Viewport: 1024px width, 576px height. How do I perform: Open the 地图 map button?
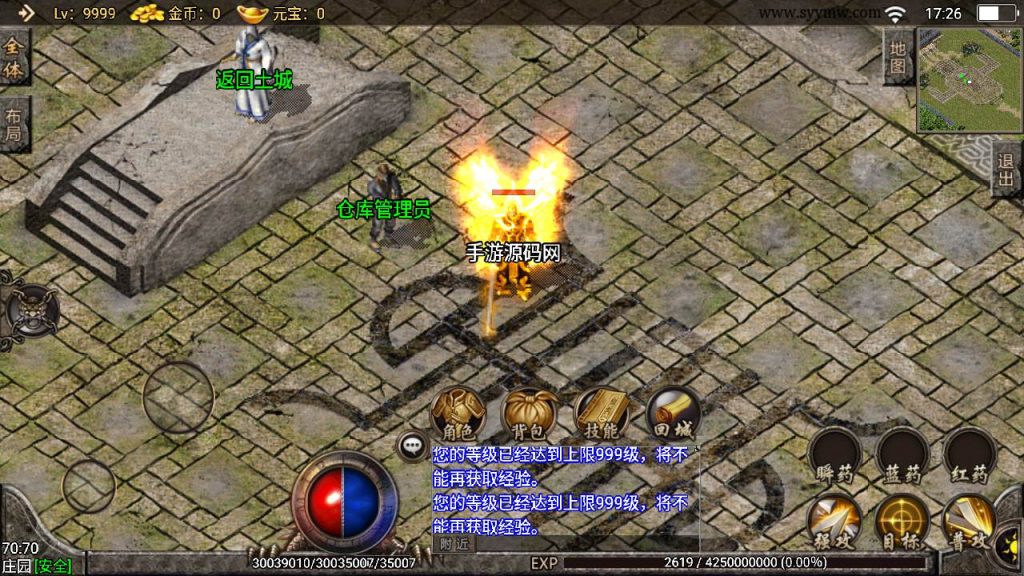coord(898,56)
